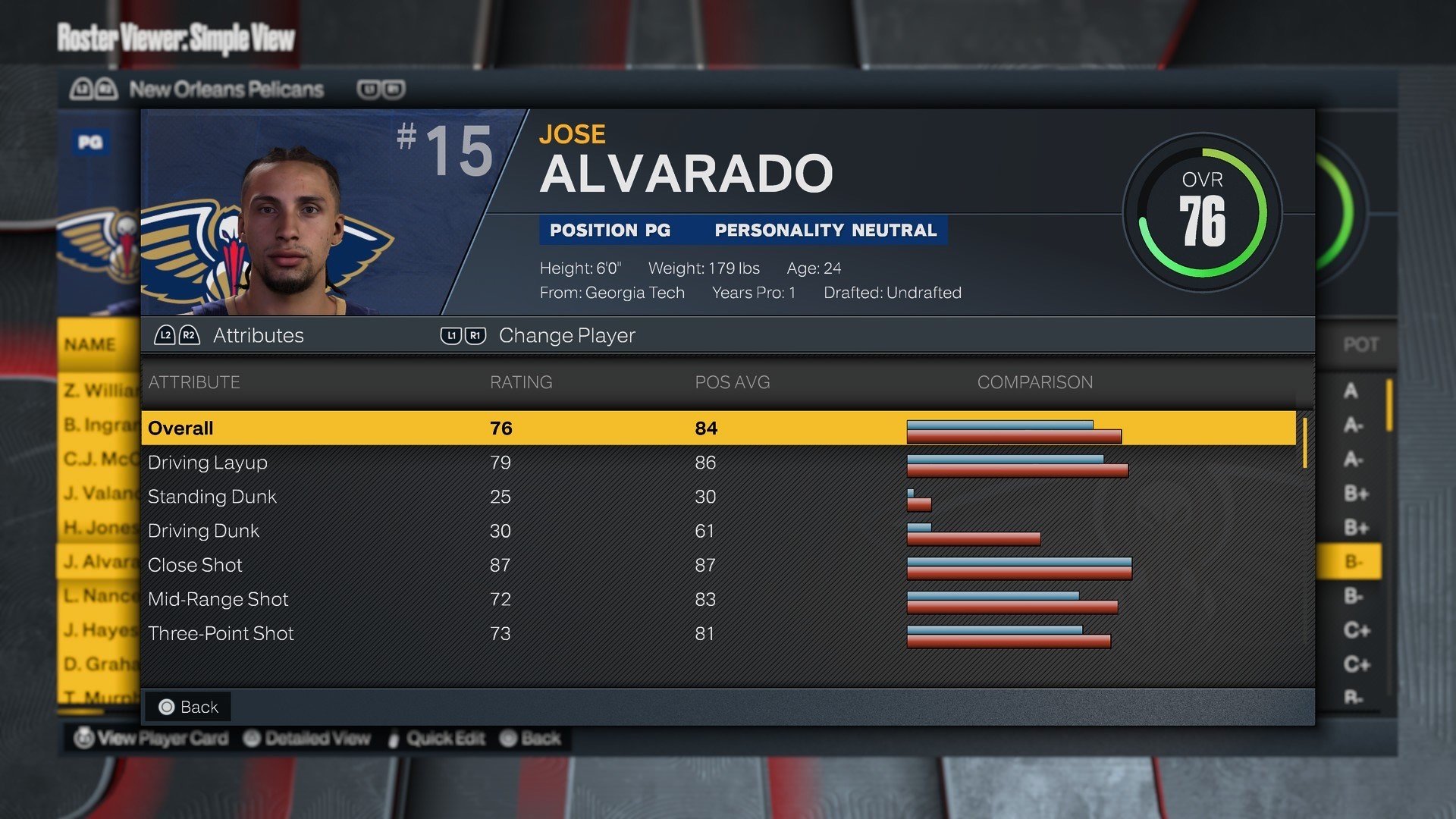Click the Back button in player card

click(189, 707)
